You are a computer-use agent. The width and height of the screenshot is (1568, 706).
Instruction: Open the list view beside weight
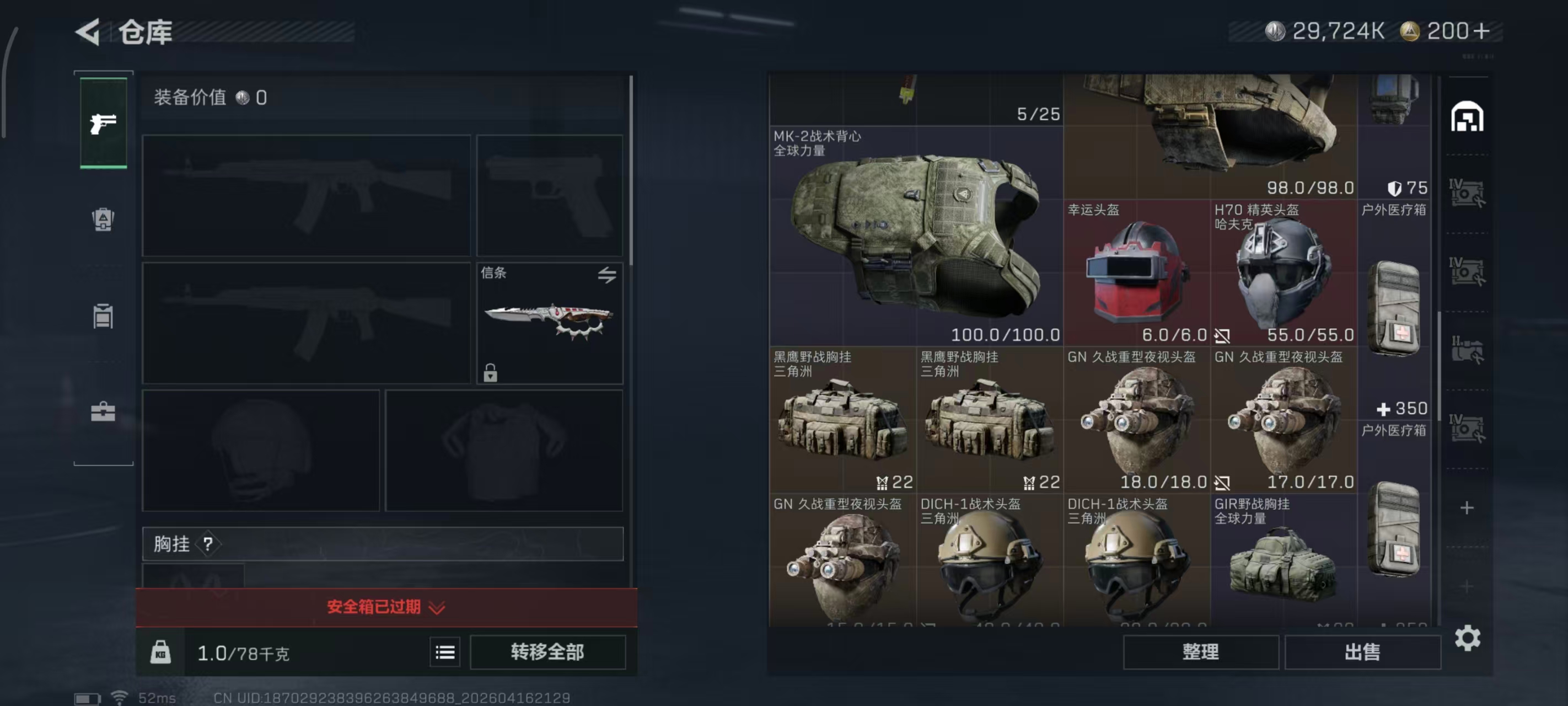coord(445,652)
